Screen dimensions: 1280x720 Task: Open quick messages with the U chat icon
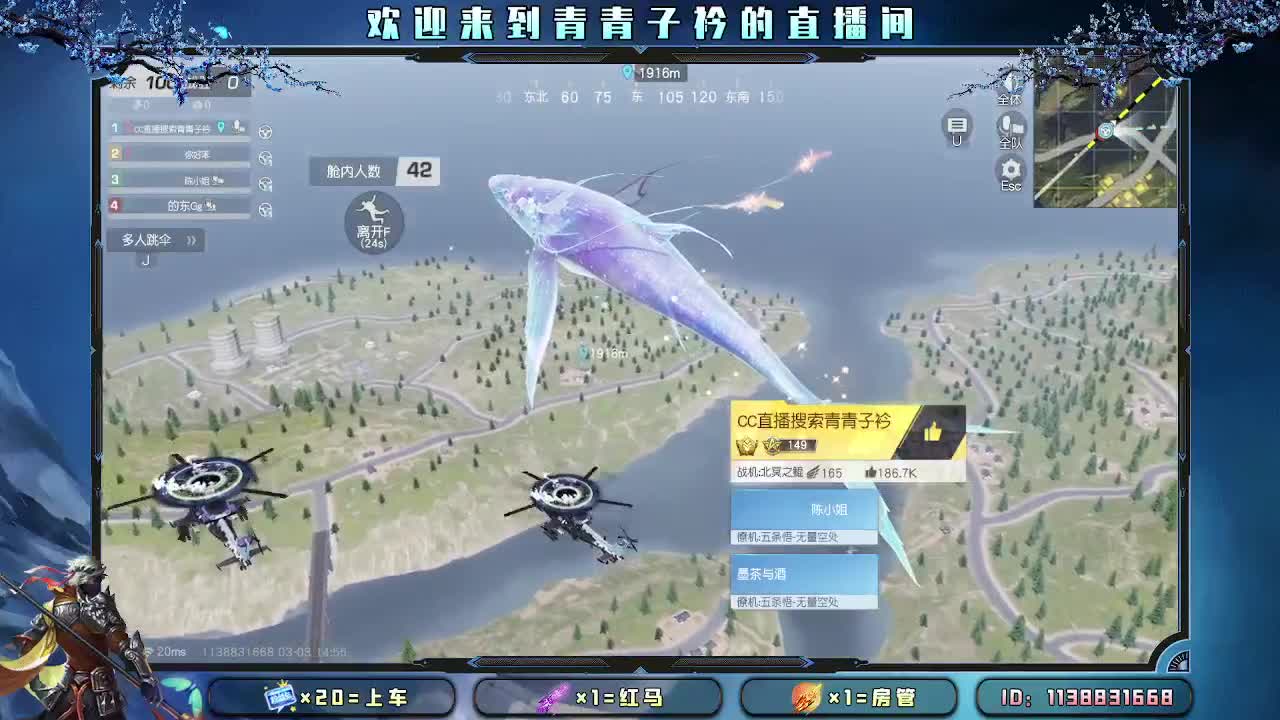click(x=957, y=126)
